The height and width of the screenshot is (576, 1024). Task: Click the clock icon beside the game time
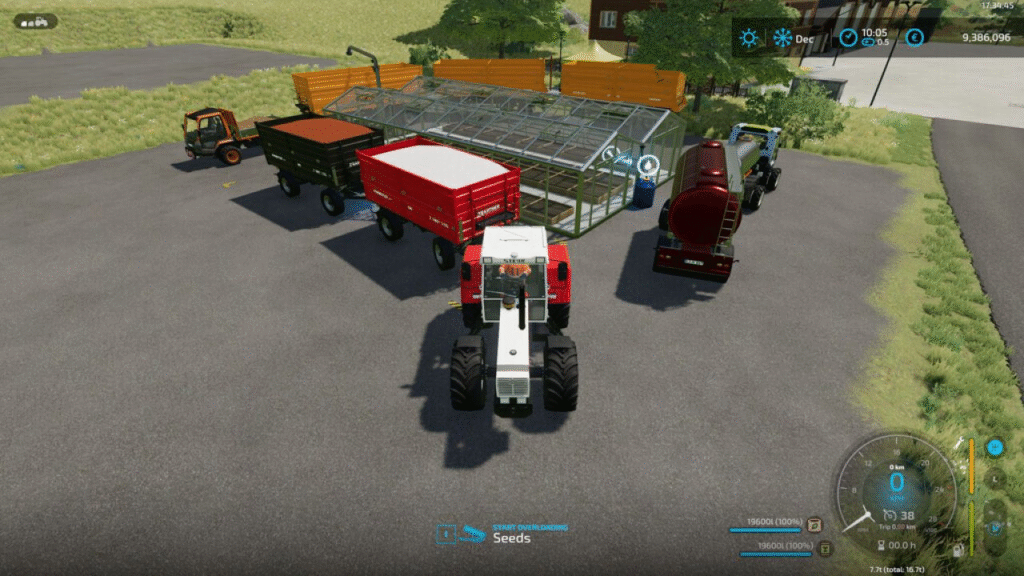point(848,38)
